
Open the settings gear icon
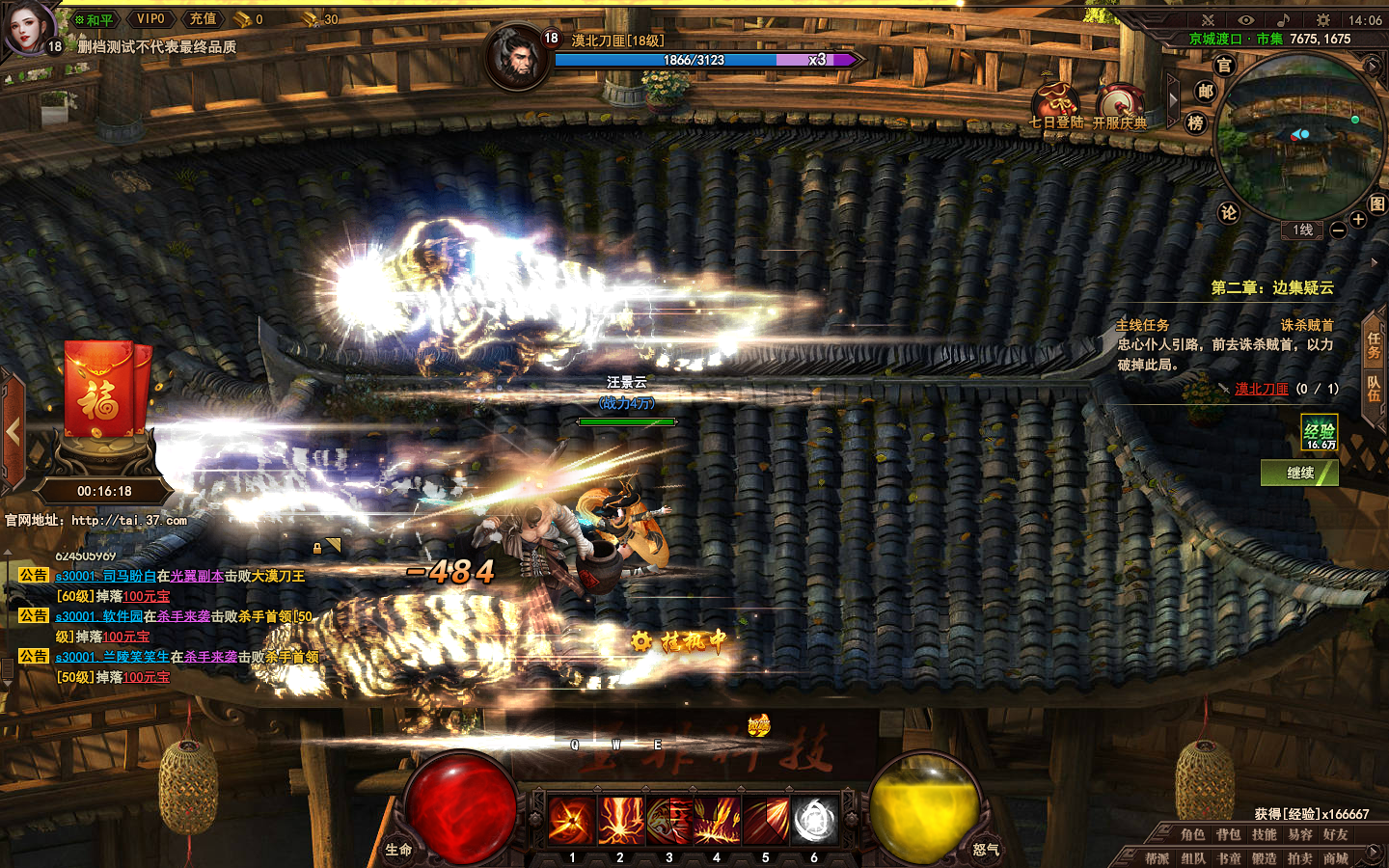tap(1323, 20)
